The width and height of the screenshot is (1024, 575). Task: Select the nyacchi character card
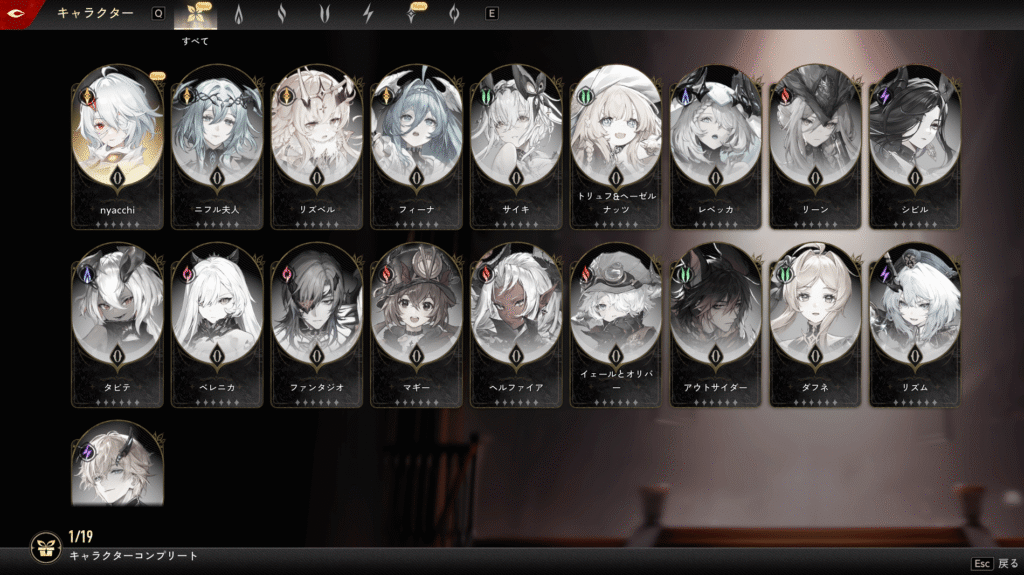pos(117,140)
